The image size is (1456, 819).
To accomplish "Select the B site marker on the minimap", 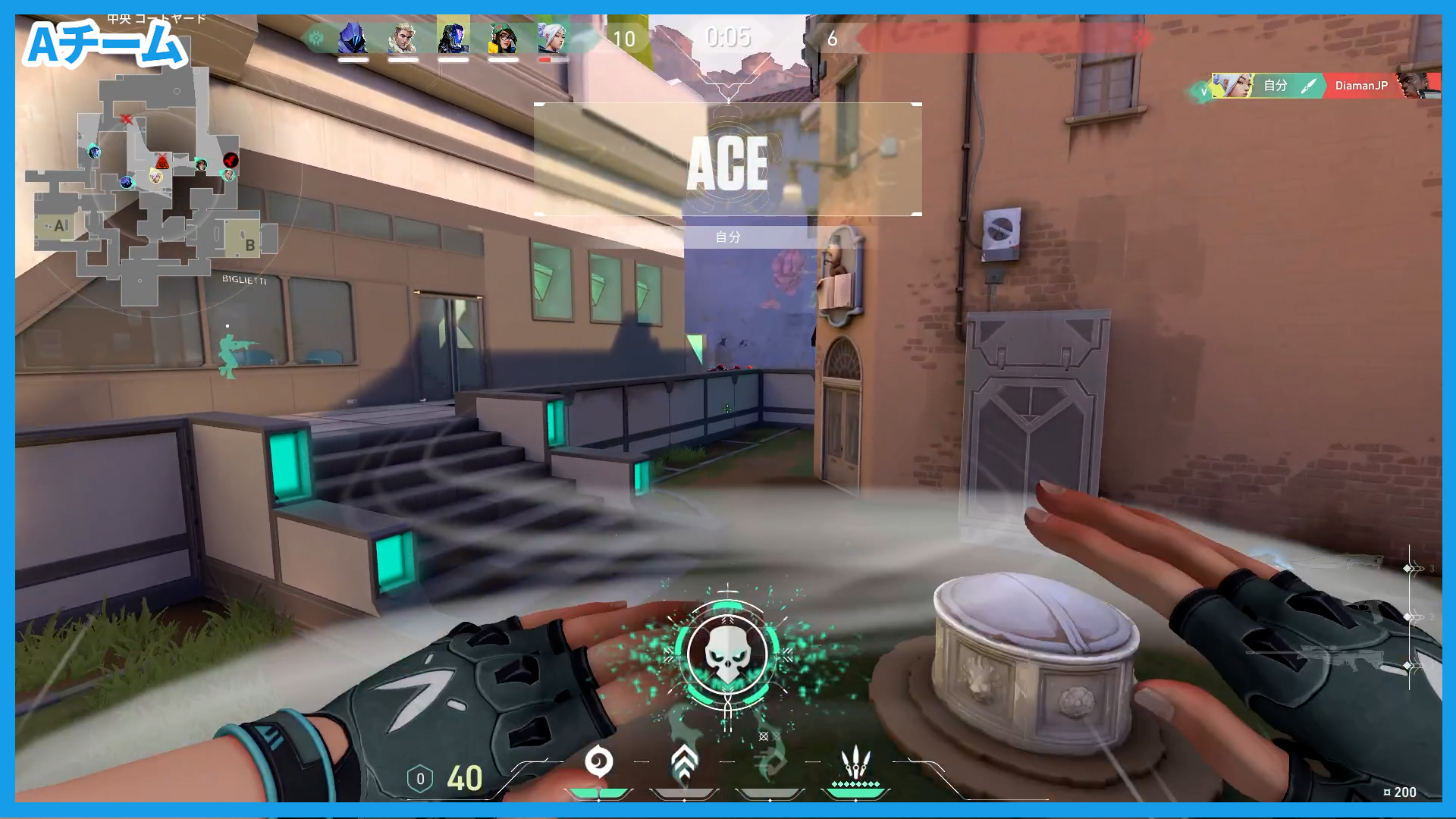I will point(249,244).
